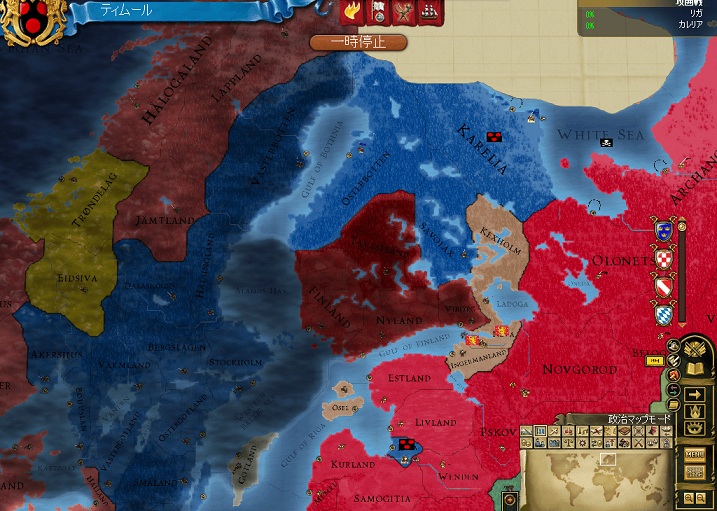Screen dimensions: 717x511
Task: Click the minimap zoom-in magnifier
Action: [688, 497]
